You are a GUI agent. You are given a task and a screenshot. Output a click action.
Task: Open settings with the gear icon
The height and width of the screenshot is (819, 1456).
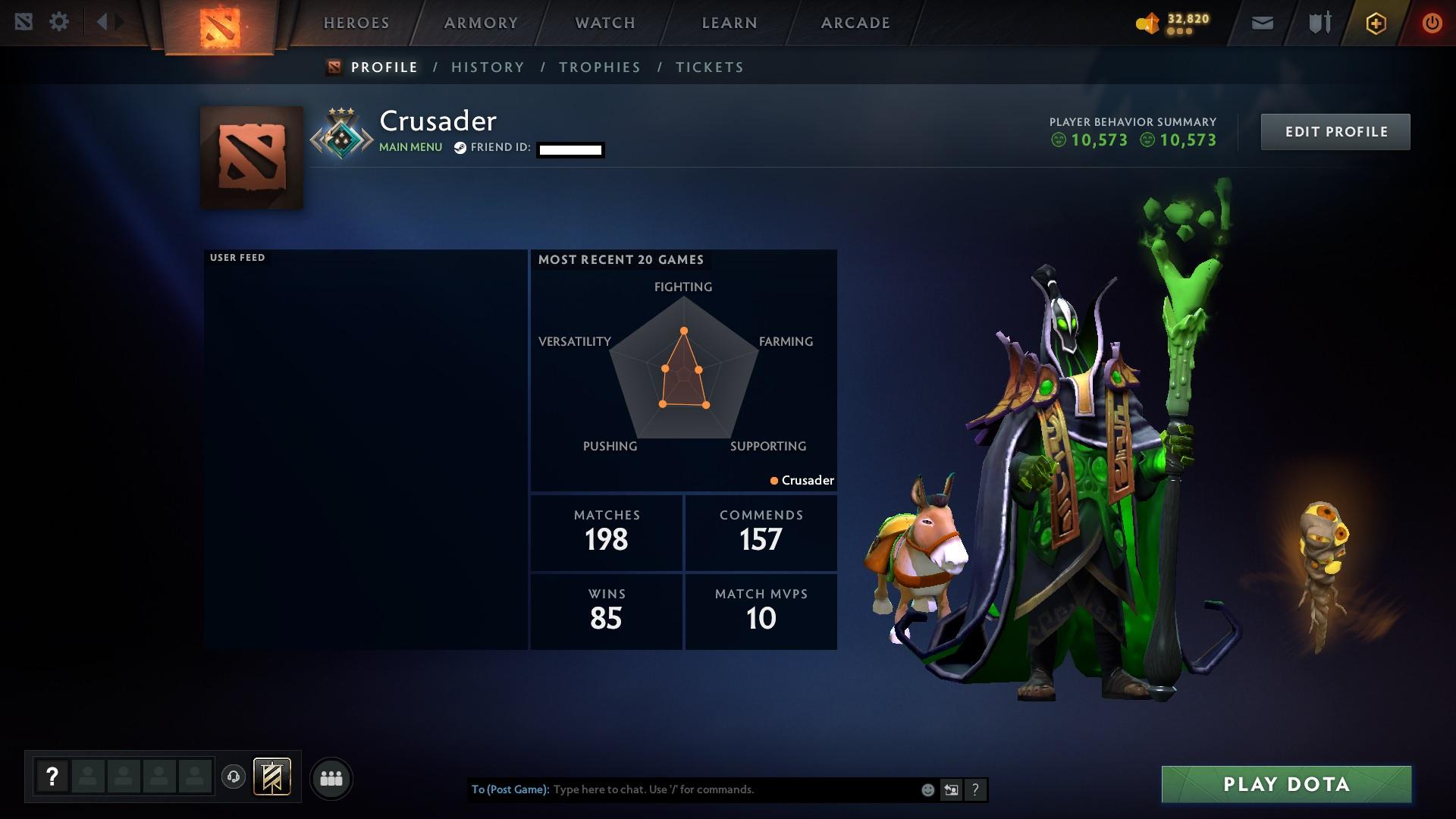[x=60, y=21]
